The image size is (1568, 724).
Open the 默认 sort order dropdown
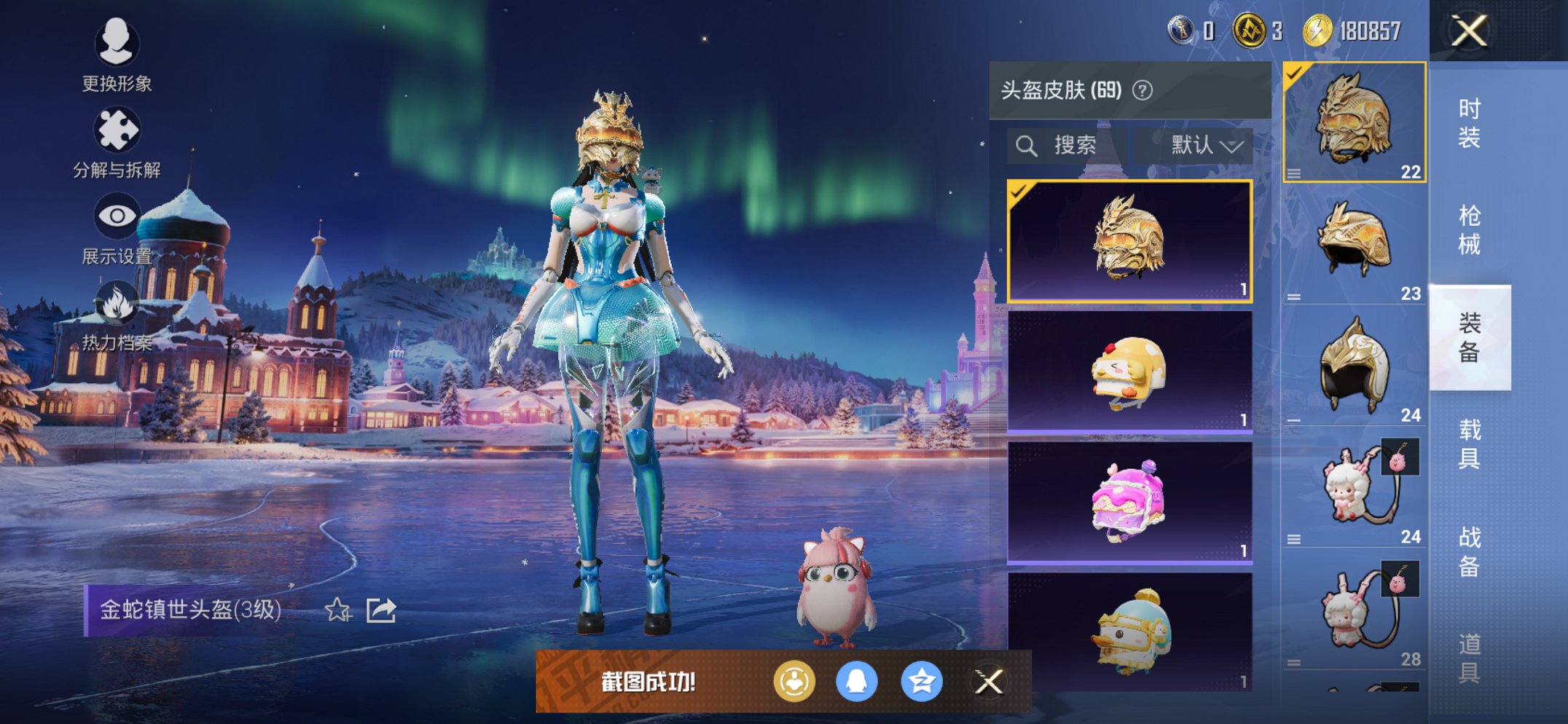(1202, 144)
